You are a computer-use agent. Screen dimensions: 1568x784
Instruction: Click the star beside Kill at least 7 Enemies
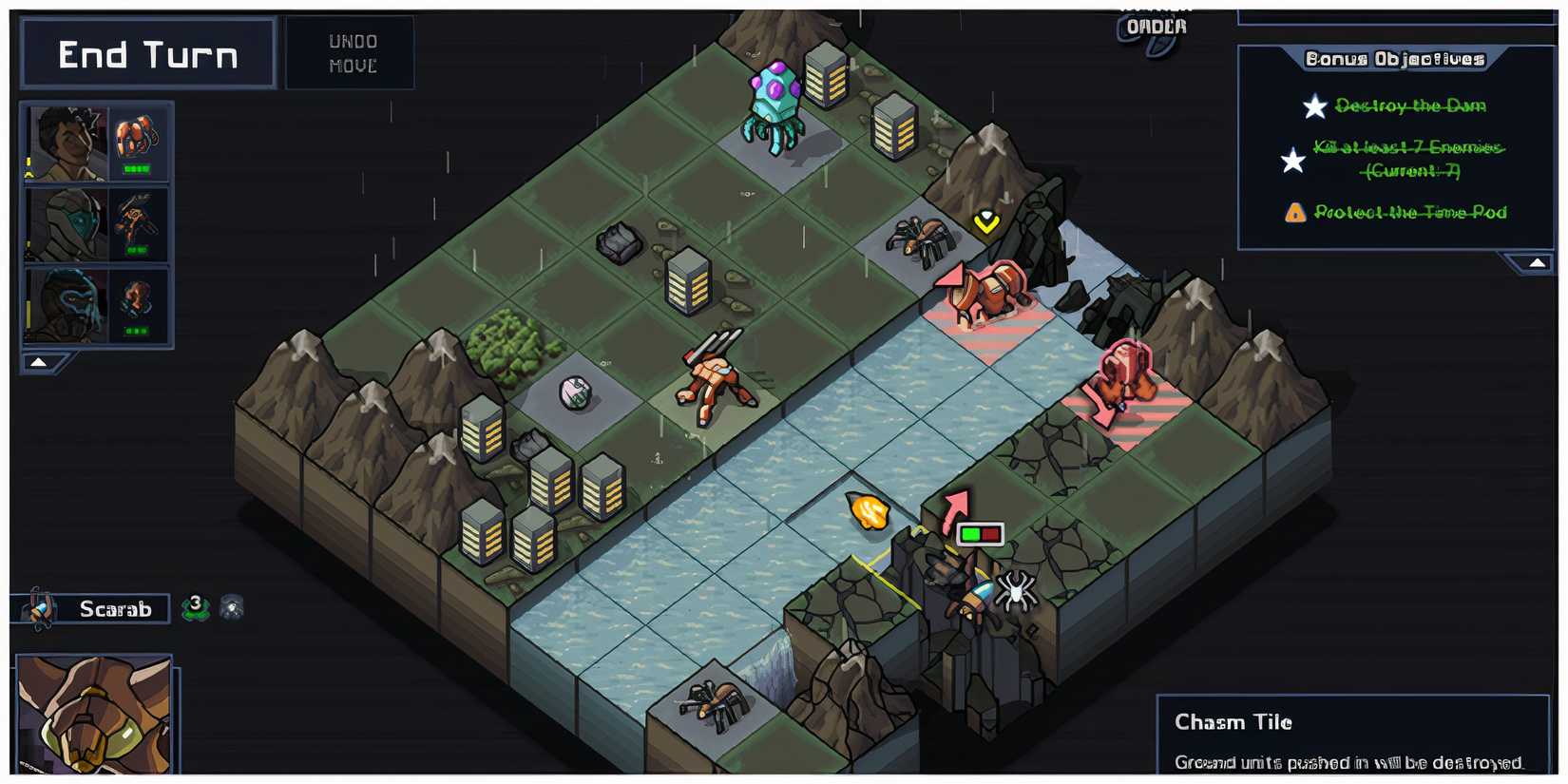point(1292,162)
